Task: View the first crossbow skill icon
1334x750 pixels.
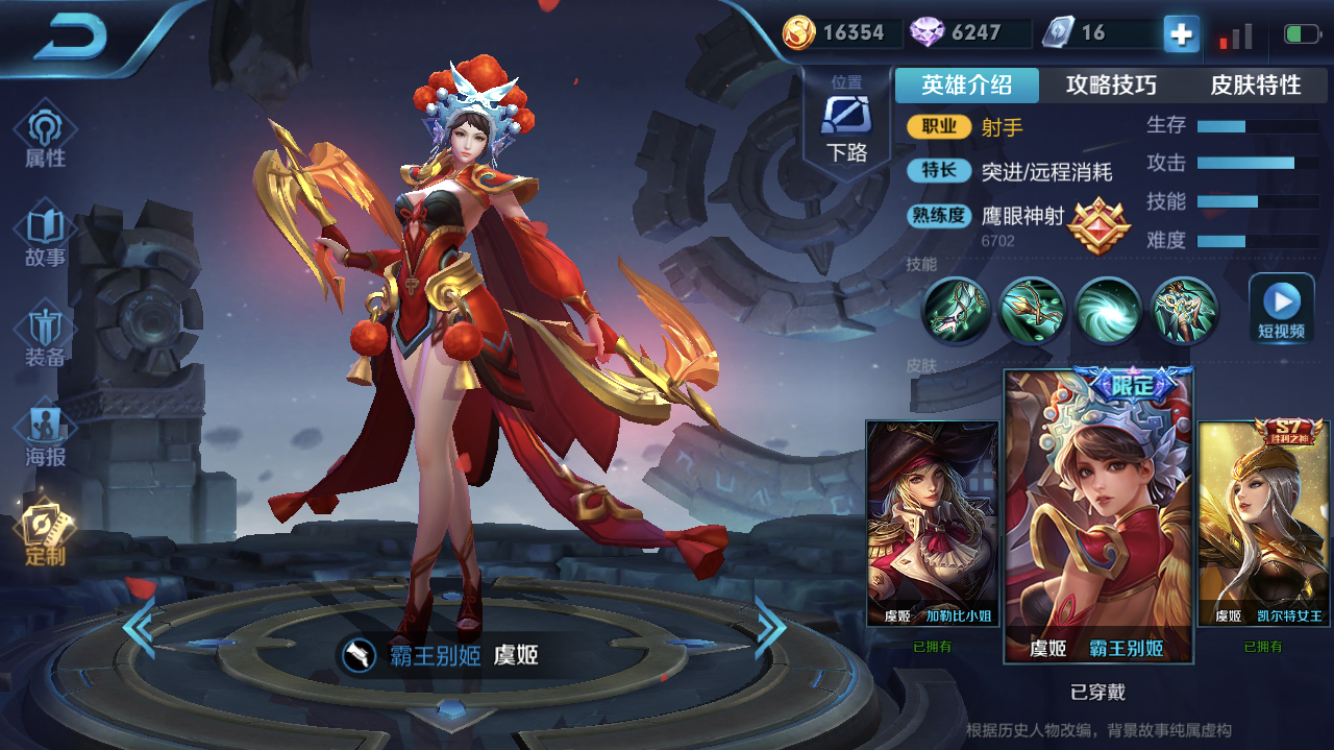Action: click(x=956, y=310)
